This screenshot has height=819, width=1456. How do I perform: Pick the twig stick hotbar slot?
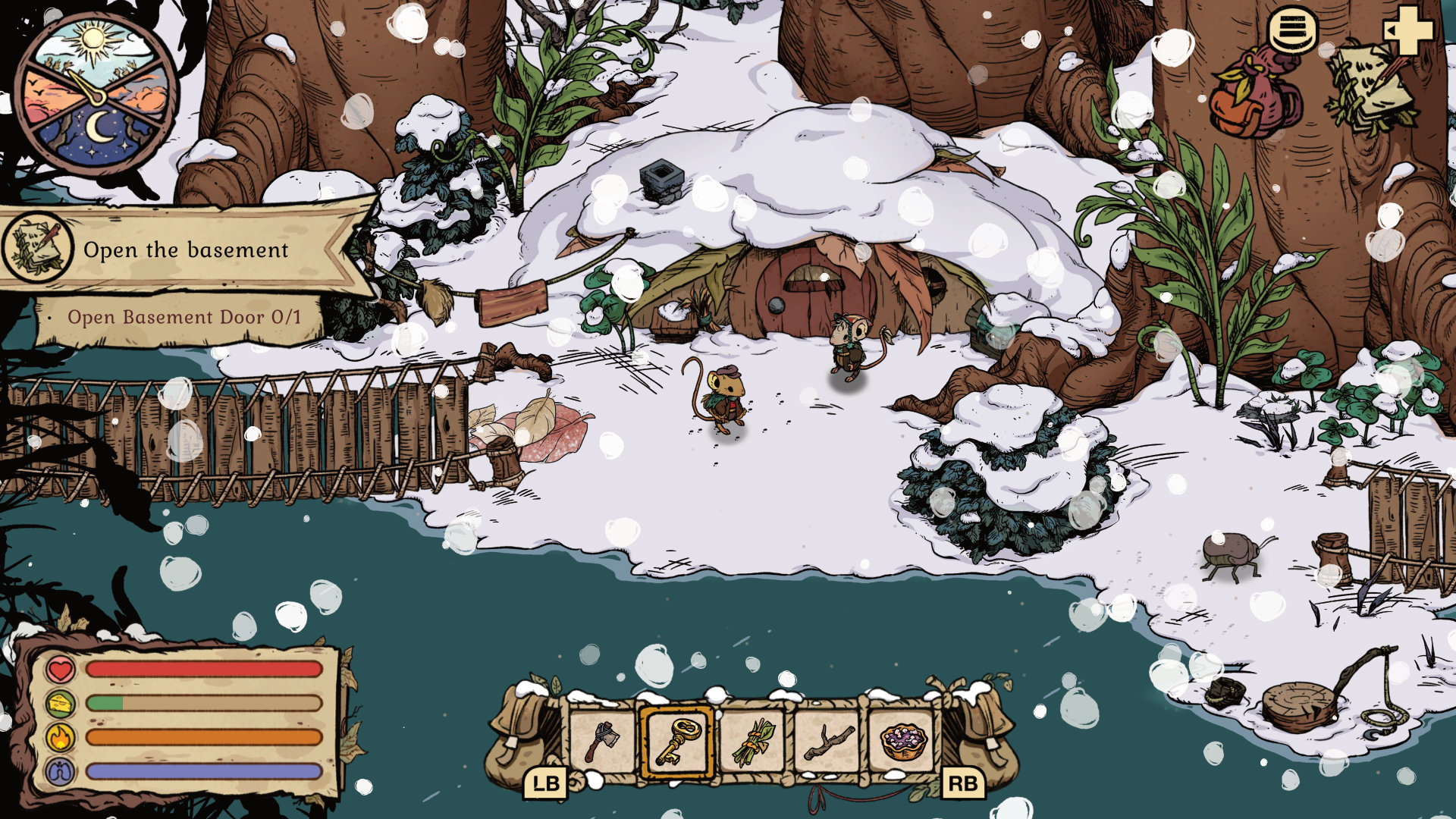point(828,741)
